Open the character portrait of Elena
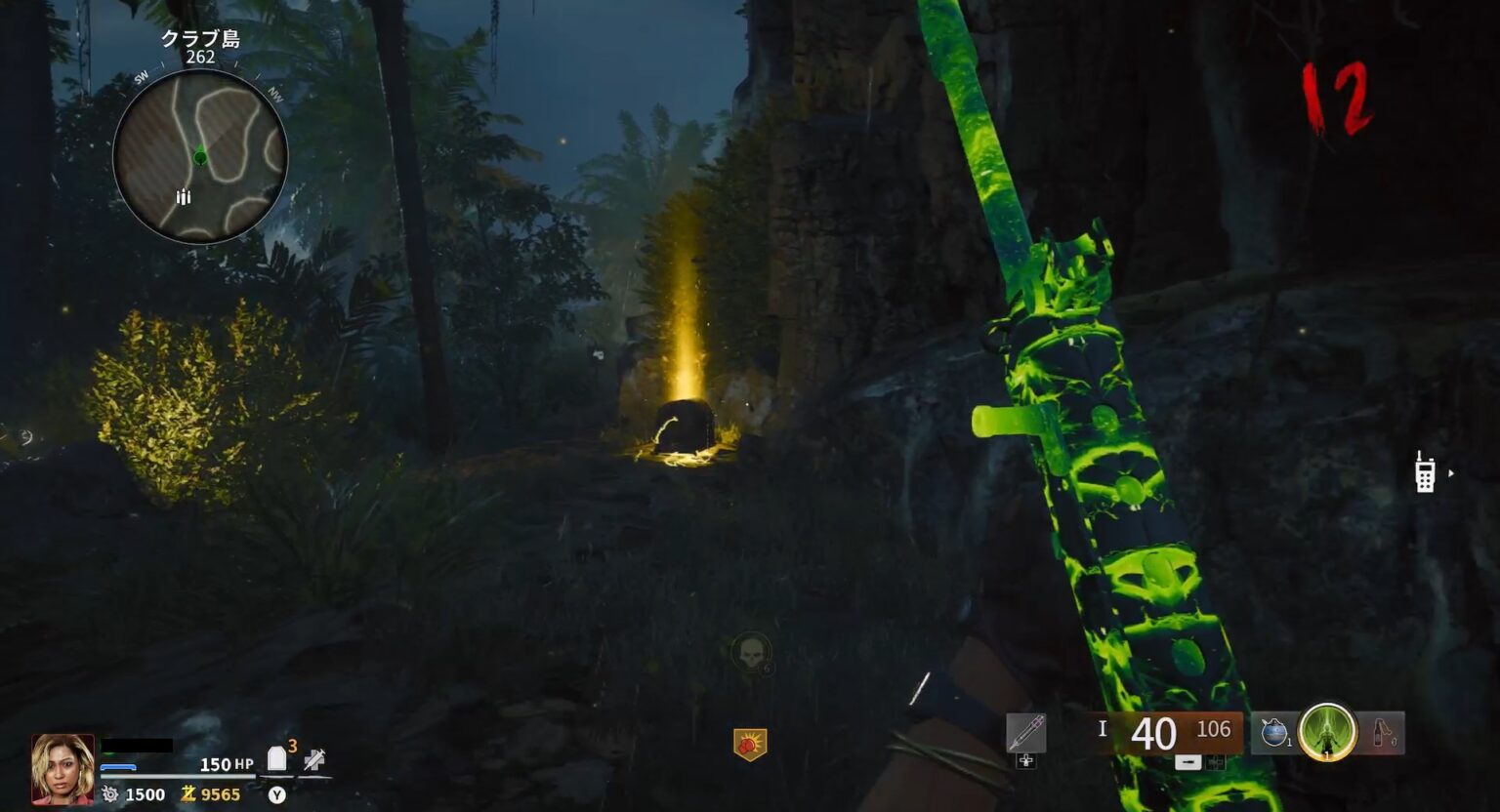The image size is (1500, 812). pyautogui.click(x=63, y=769)
